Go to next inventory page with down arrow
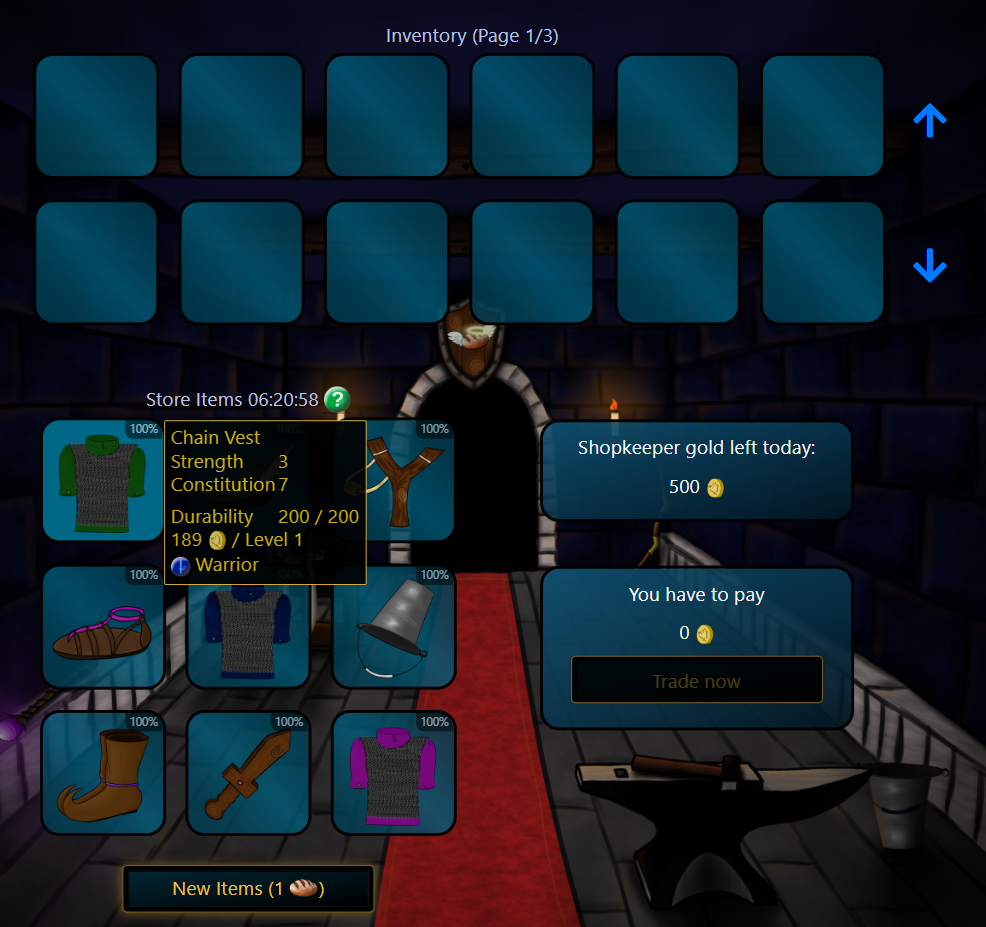Viewport: 986px width, 927px height. (x=929, y=266)
